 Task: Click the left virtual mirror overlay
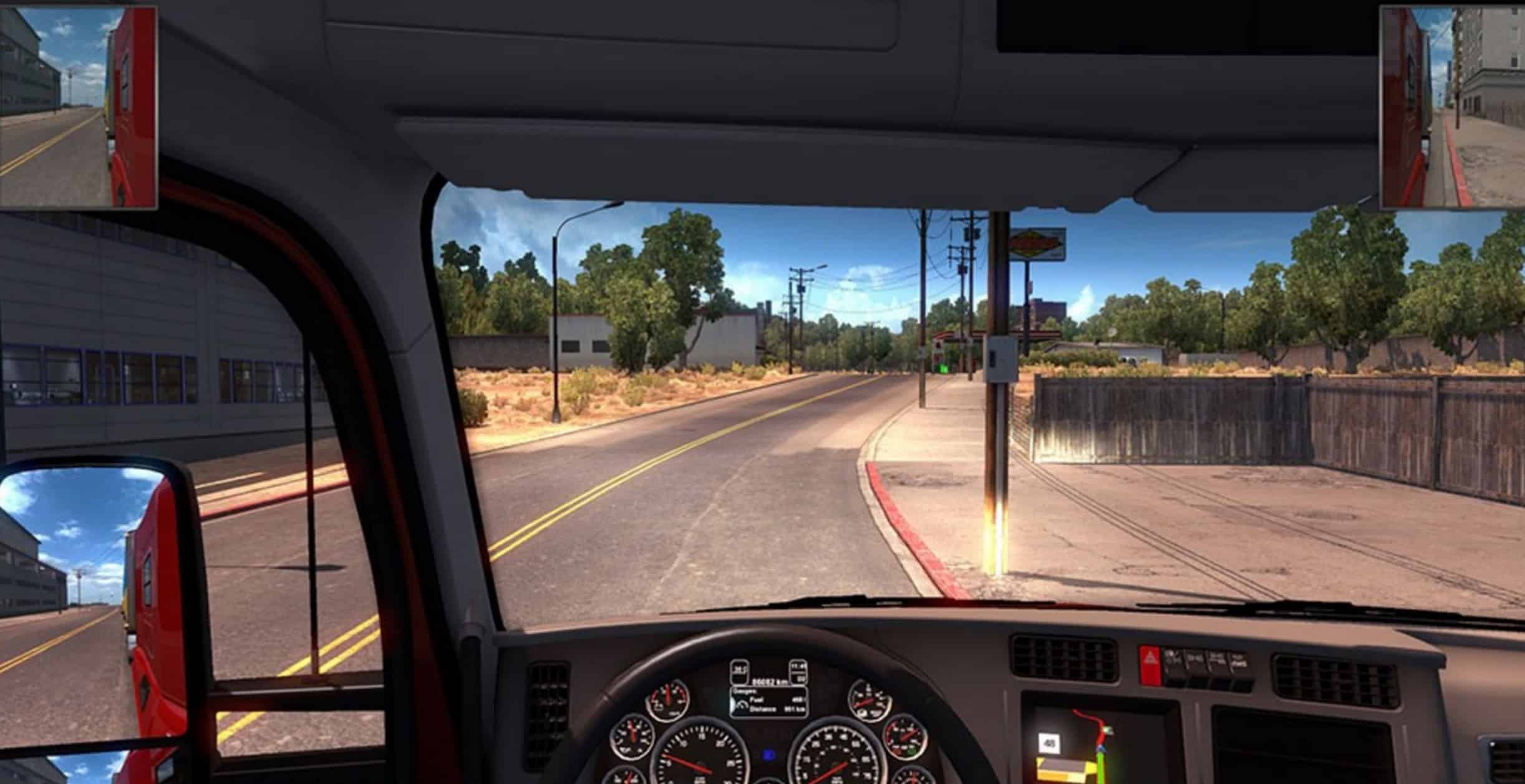(78, 107)
